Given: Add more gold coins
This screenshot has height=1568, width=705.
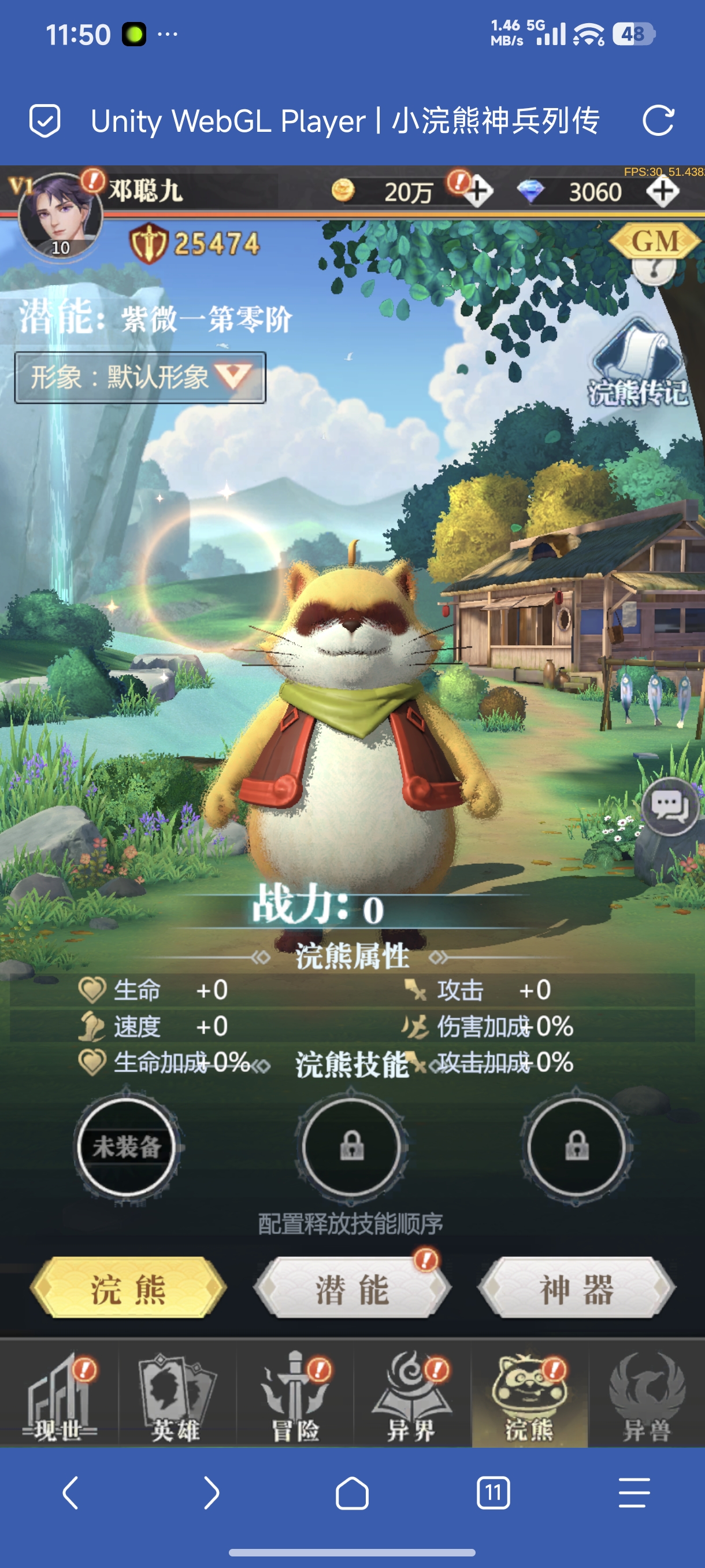Looking at the screenshot, I should click(x=478, y=193).
